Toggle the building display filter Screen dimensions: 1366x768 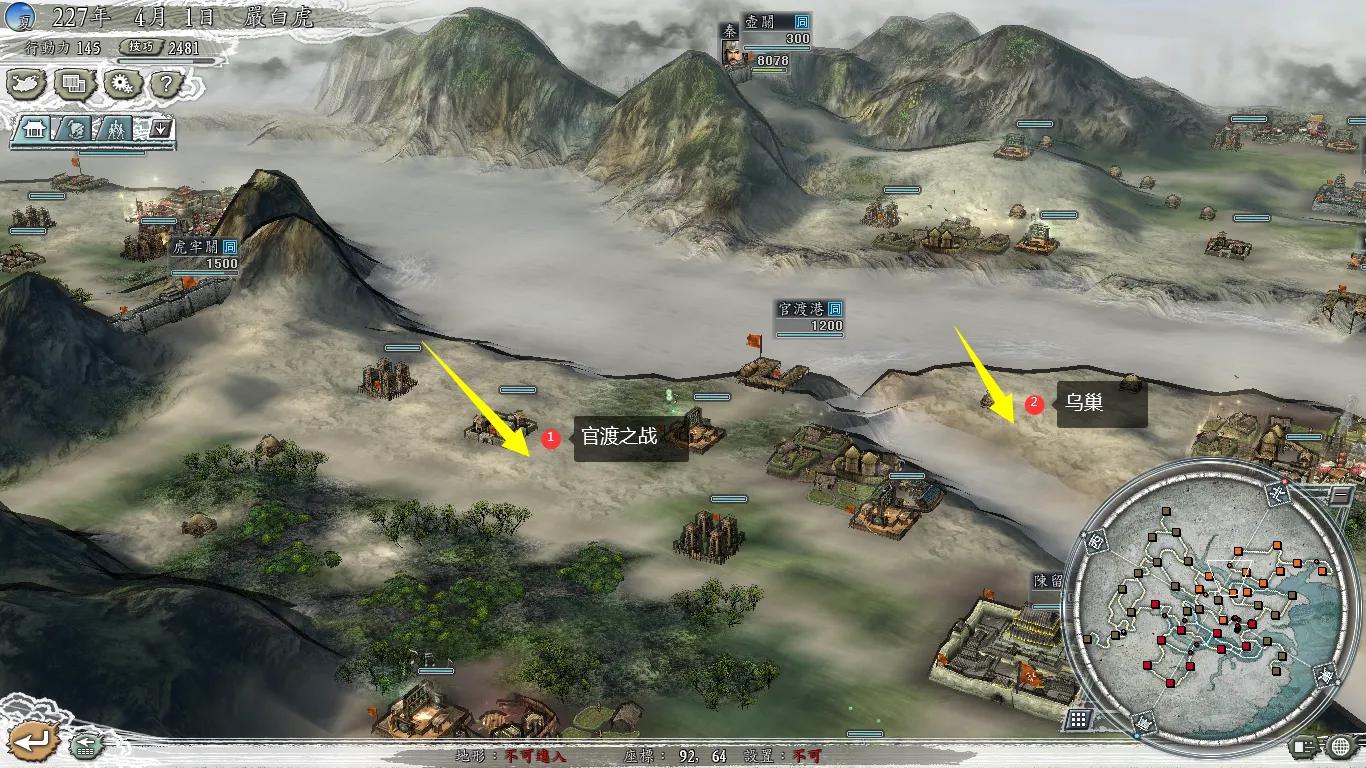tap(34, 128)
